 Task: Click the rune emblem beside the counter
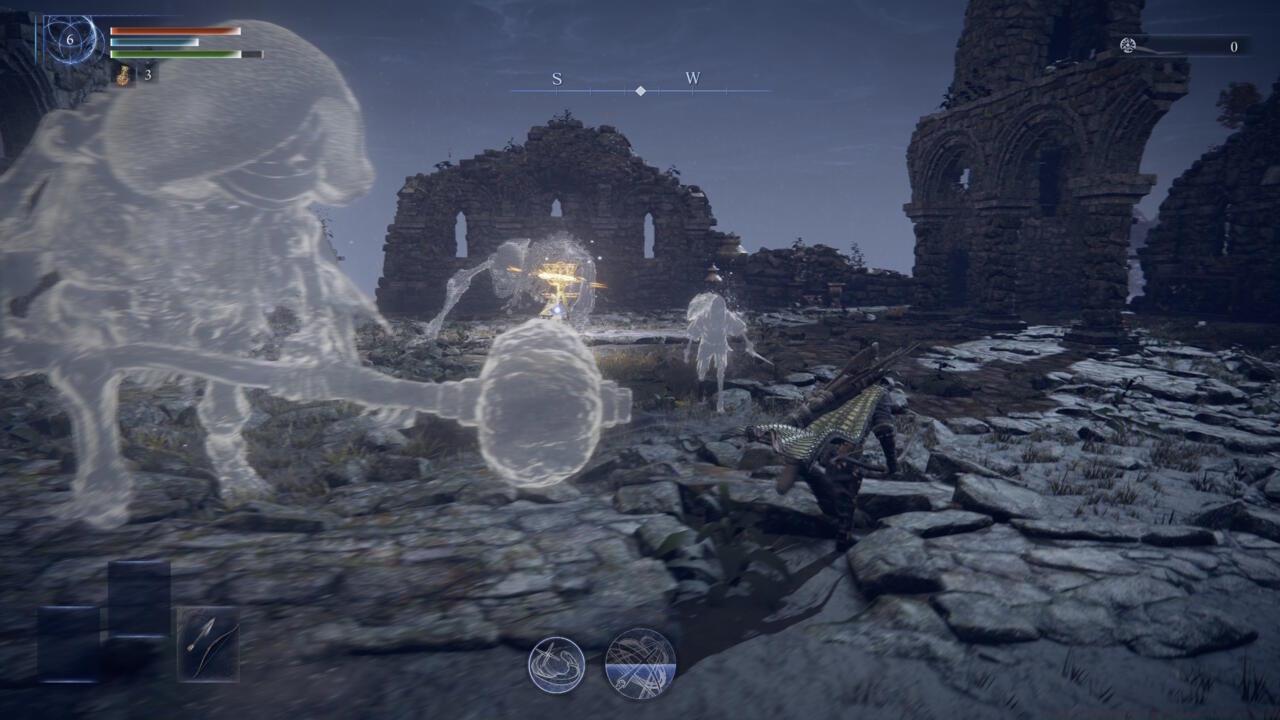[x=1129, y=45]
